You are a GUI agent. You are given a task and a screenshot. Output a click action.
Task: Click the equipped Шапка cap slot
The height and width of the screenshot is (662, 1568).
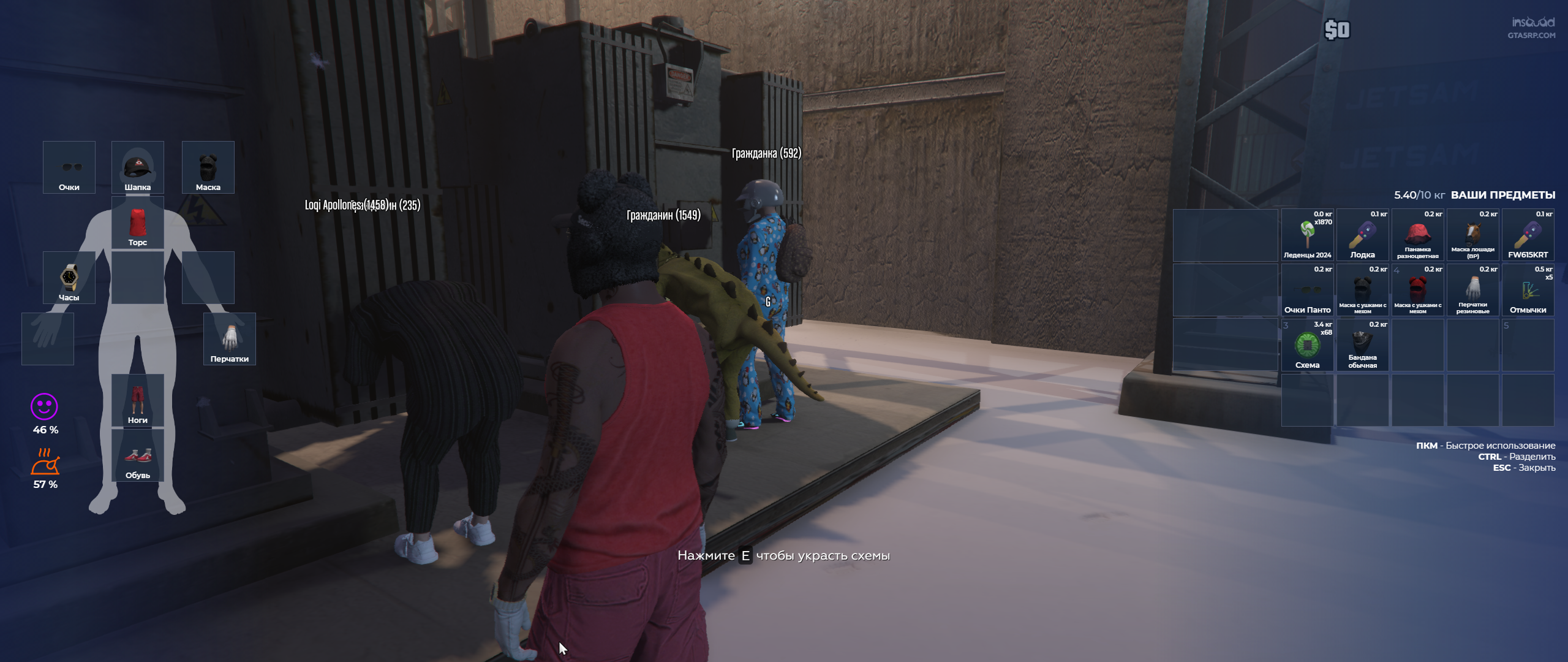coord(137,167)
